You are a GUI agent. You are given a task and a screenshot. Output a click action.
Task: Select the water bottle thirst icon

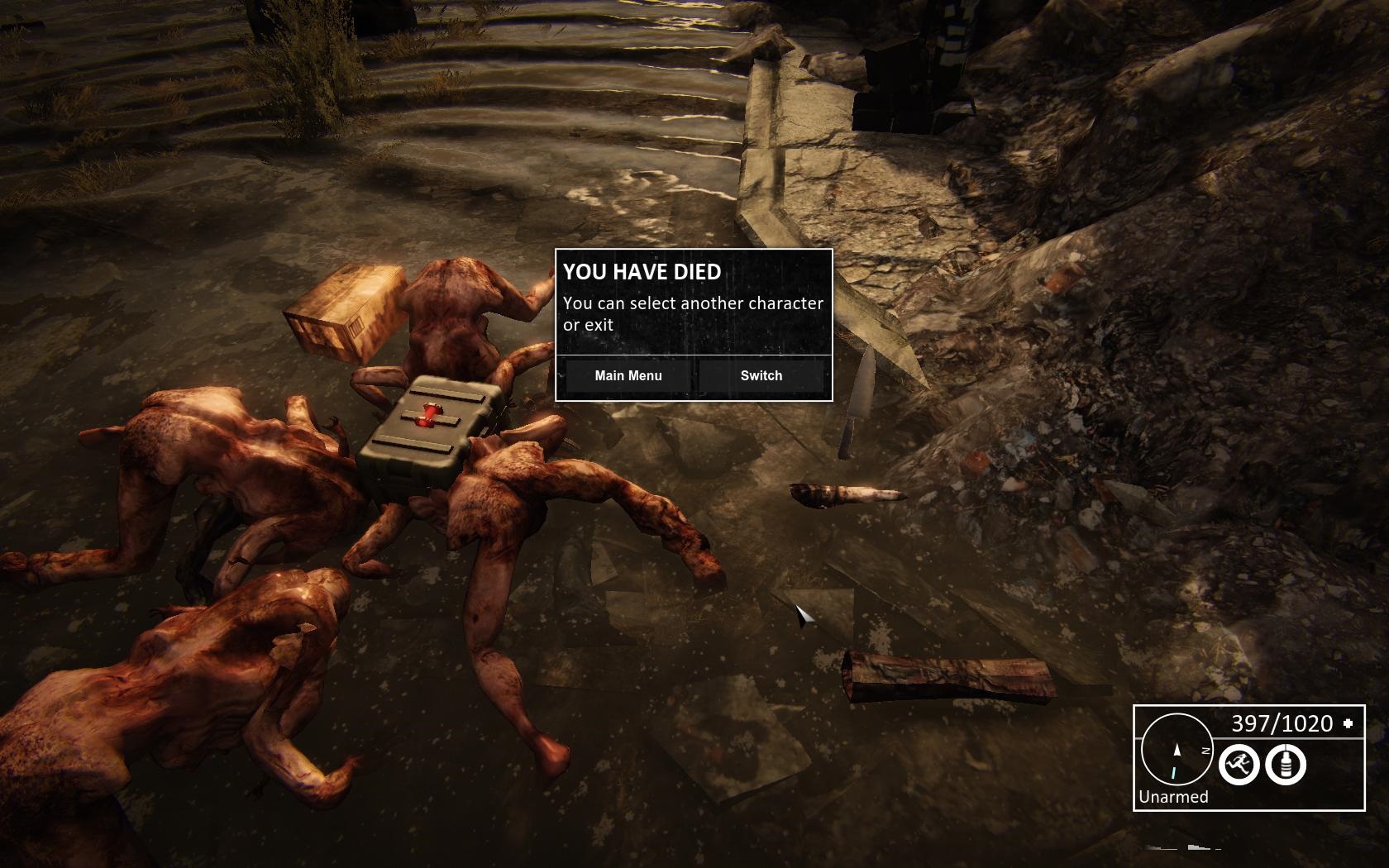1285,763
